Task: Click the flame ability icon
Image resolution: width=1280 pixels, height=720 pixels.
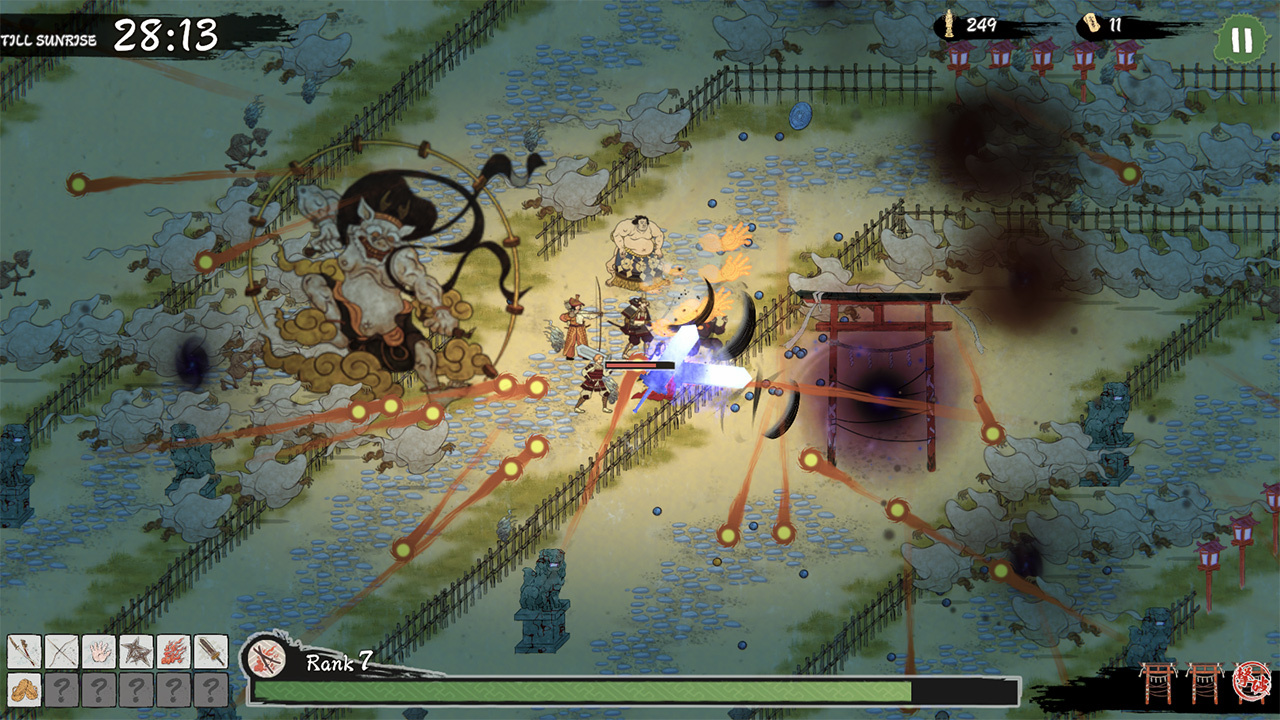Action: (x=174, y=650)
